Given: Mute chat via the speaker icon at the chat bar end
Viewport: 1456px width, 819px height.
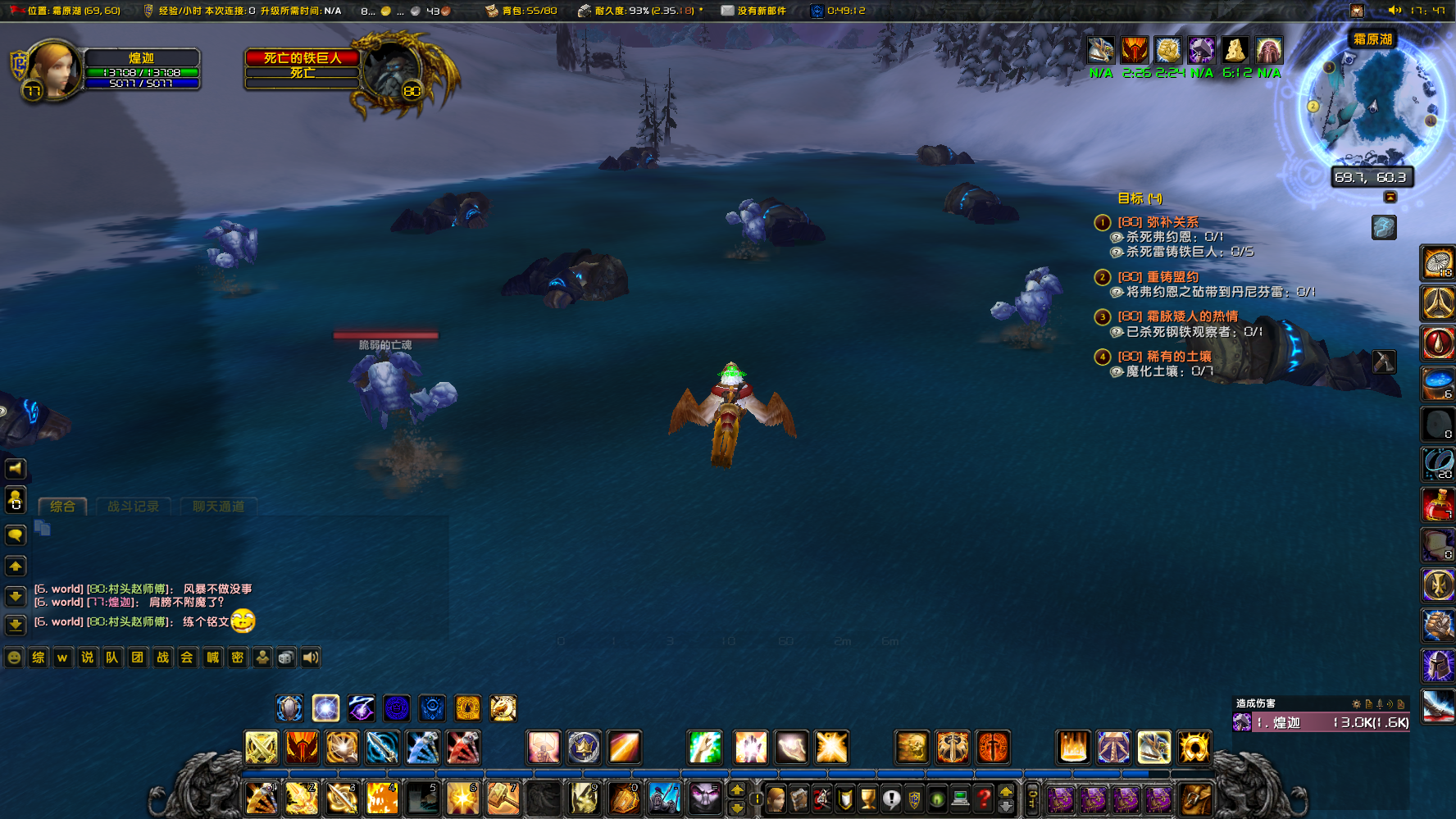Looking at the screenshot, I should click(311, 657).
